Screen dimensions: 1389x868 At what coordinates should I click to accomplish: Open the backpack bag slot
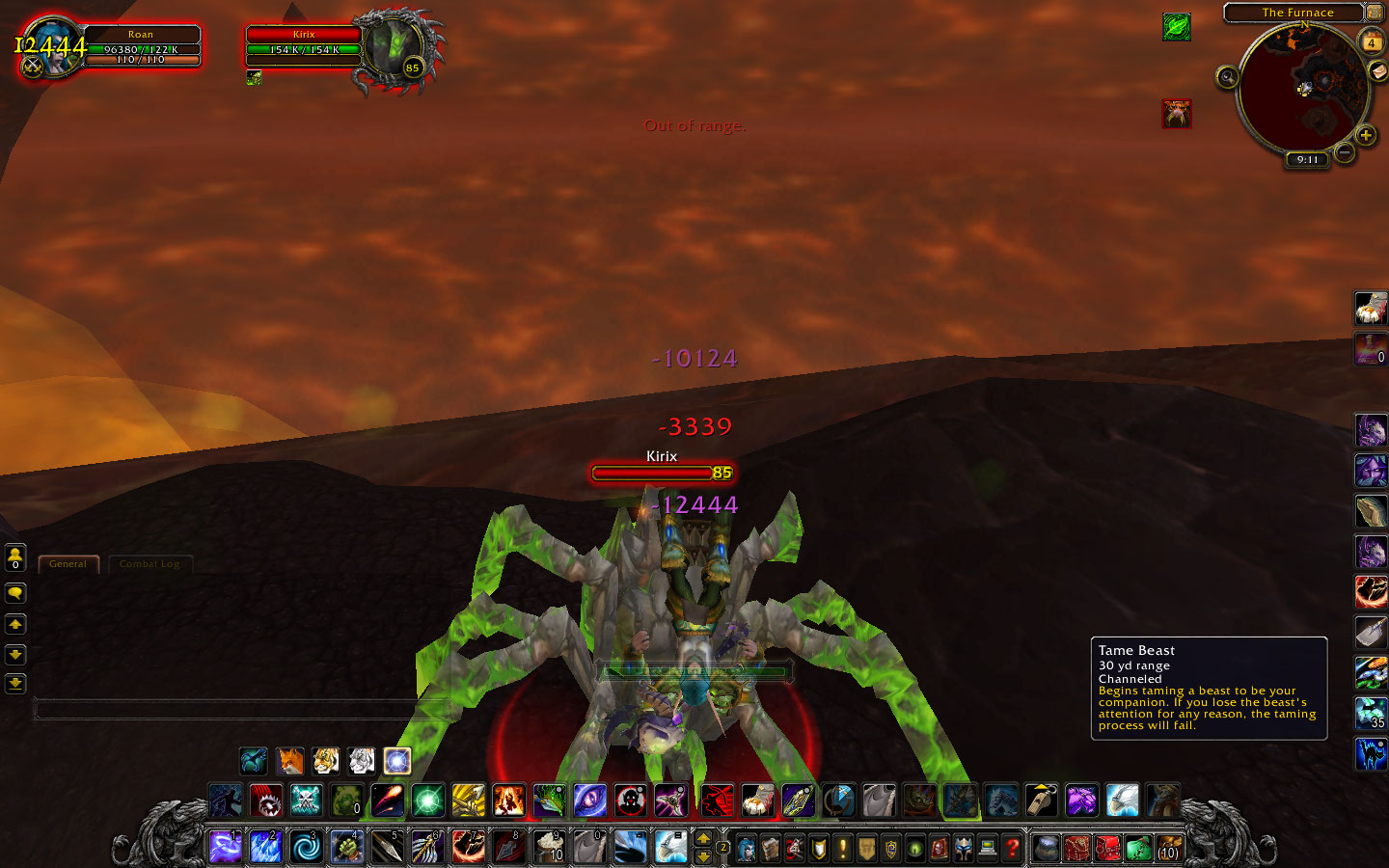pos(1168,848)
